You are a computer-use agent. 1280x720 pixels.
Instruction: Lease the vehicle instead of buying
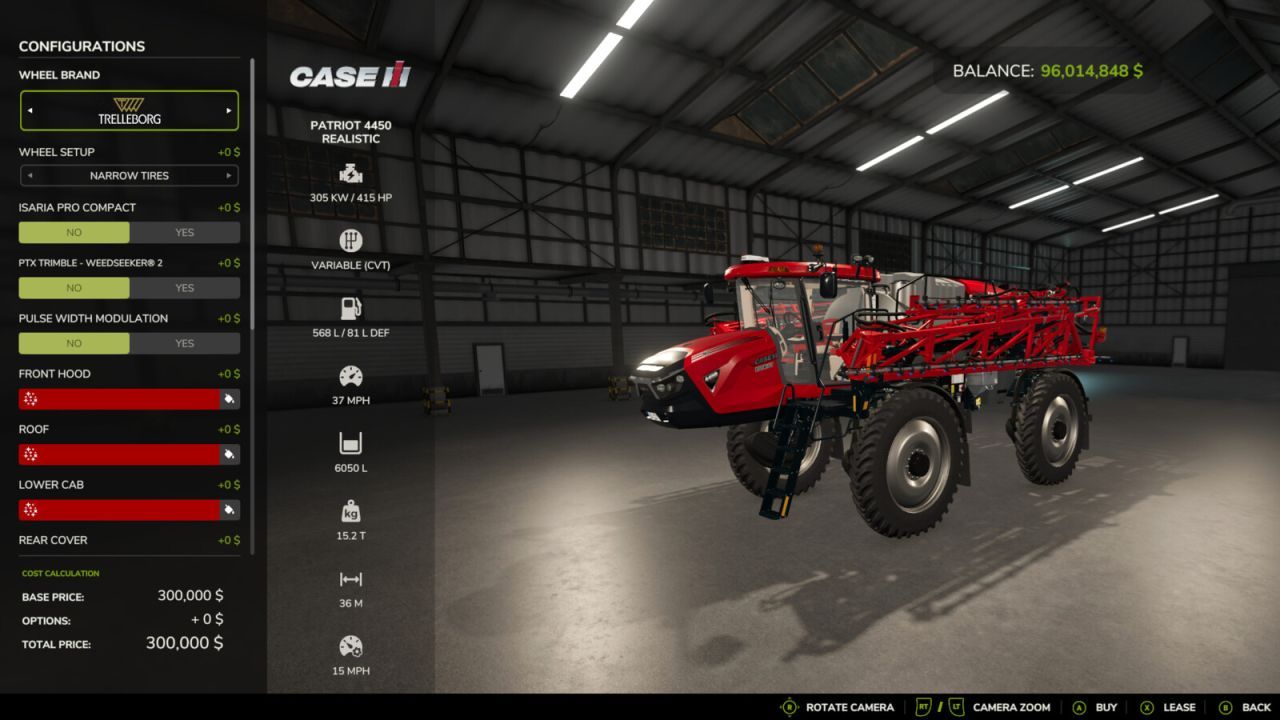(x=1177, y=707)
